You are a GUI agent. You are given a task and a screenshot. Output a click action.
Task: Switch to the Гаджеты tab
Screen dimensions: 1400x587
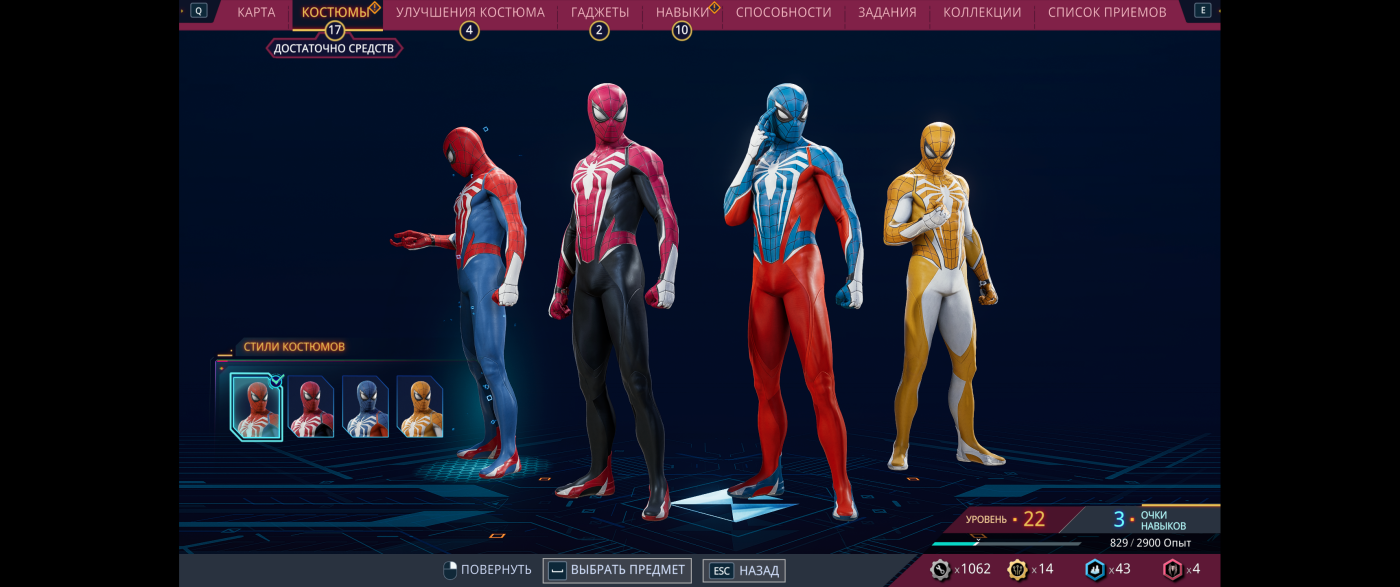pos(600,13)
